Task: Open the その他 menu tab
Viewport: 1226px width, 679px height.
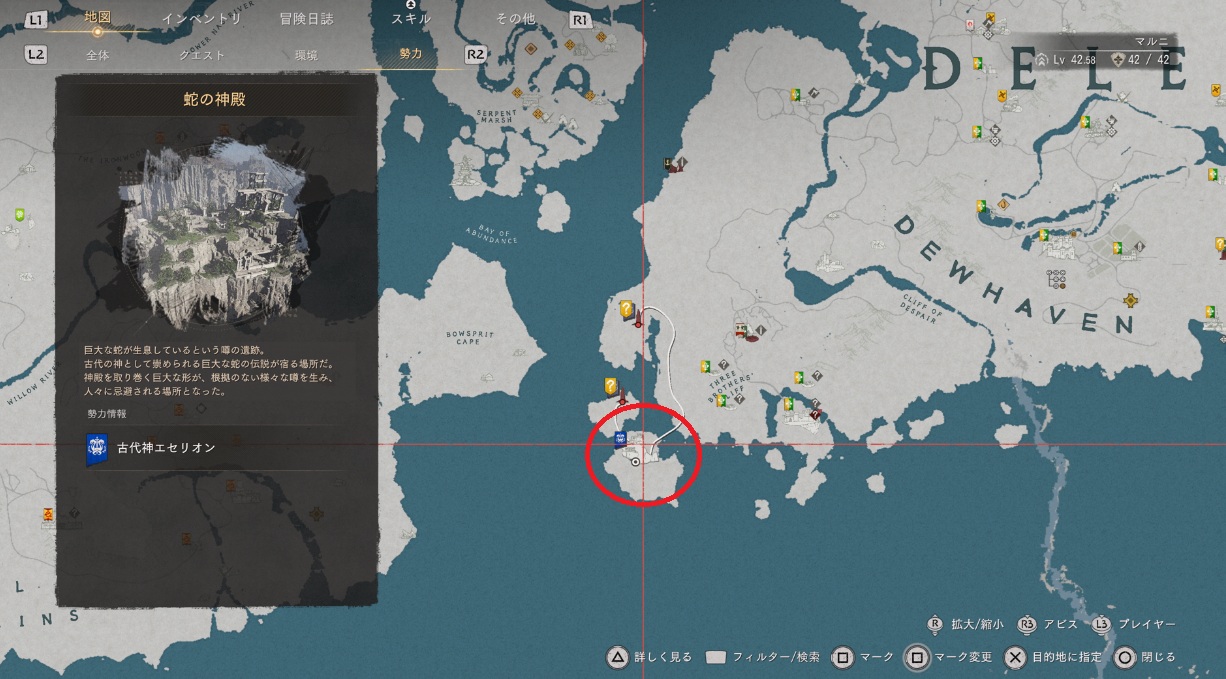Action: click(x=515, y=18)
